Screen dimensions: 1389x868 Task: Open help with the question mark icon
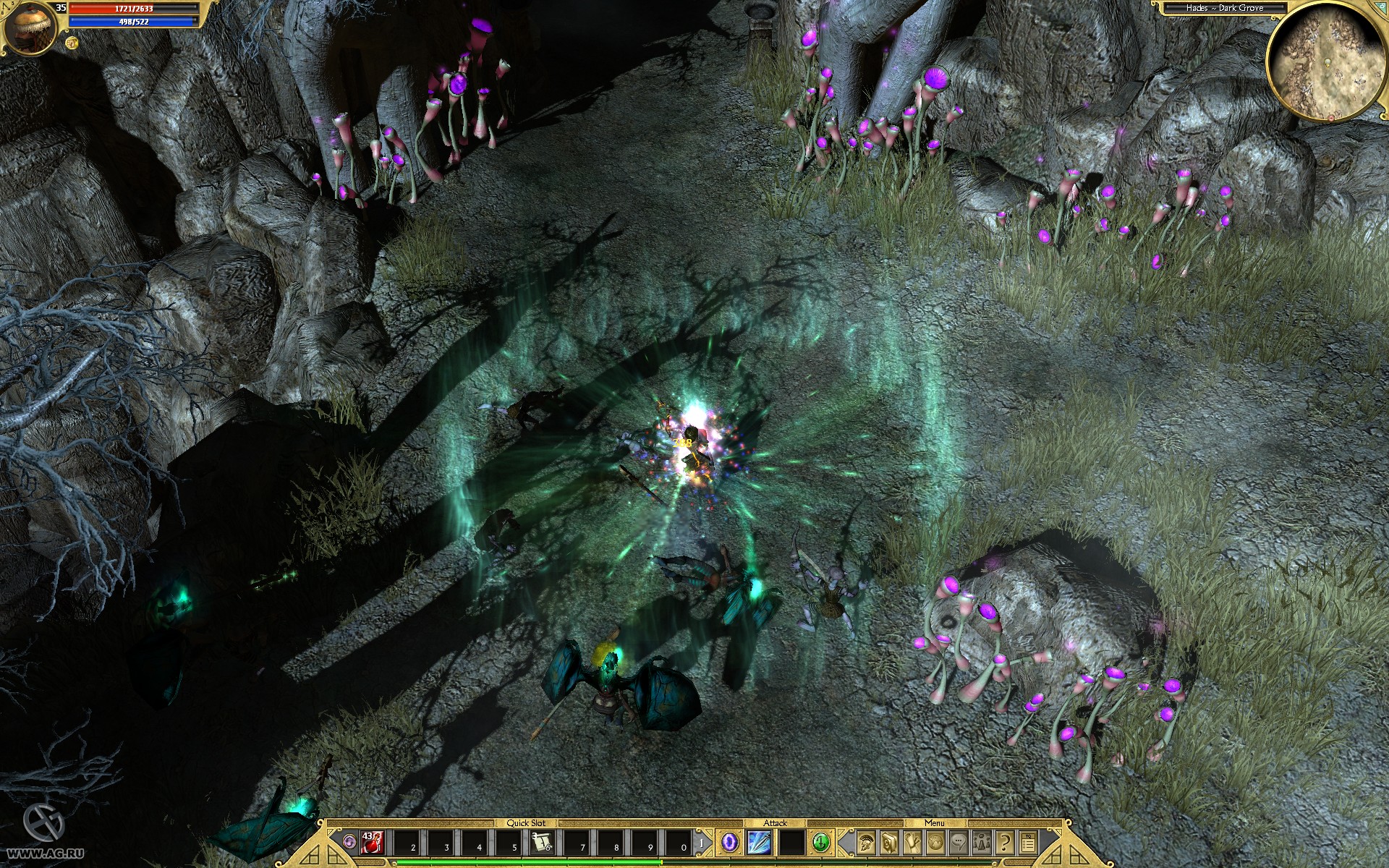1005,843
